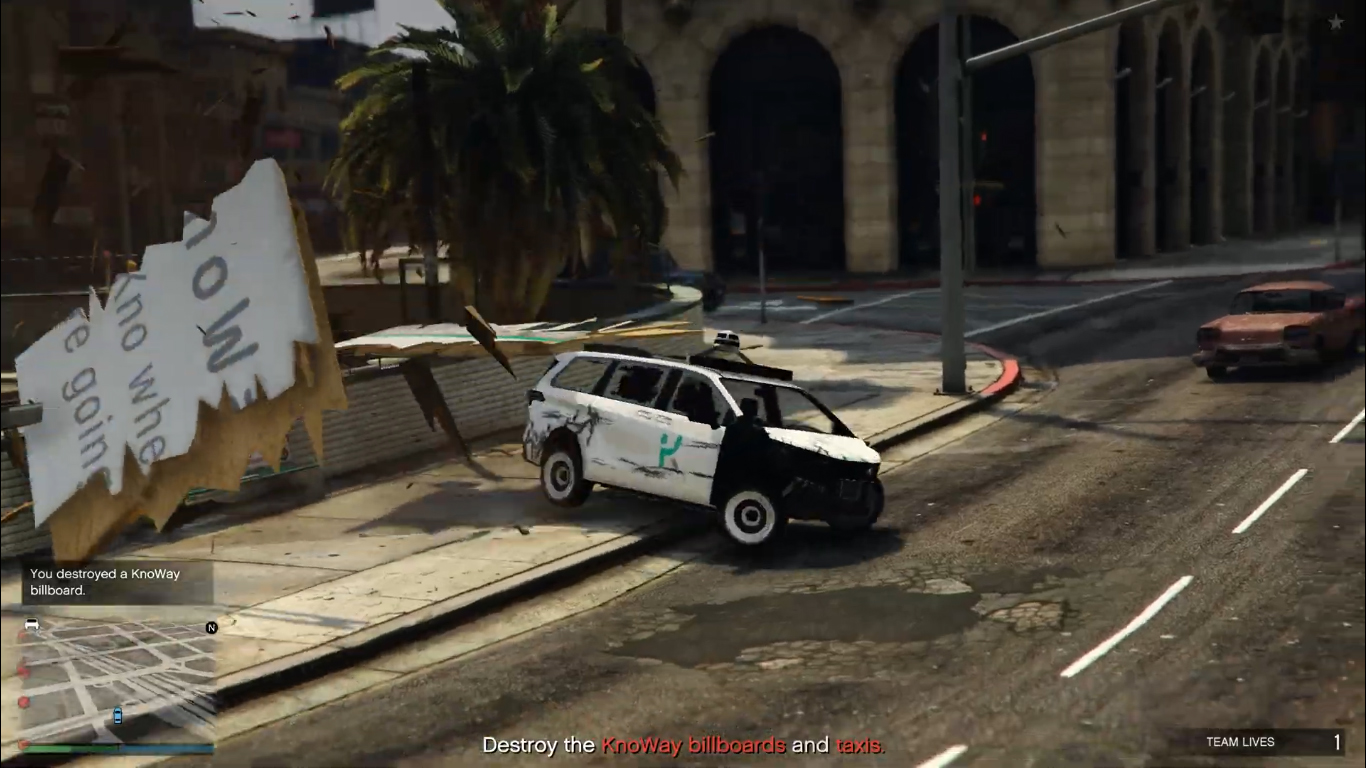The height and width of the screenshot is (768, 1366).
Task: Select the north "N" compass indicator on the minimap
Action: pos(211,627)
